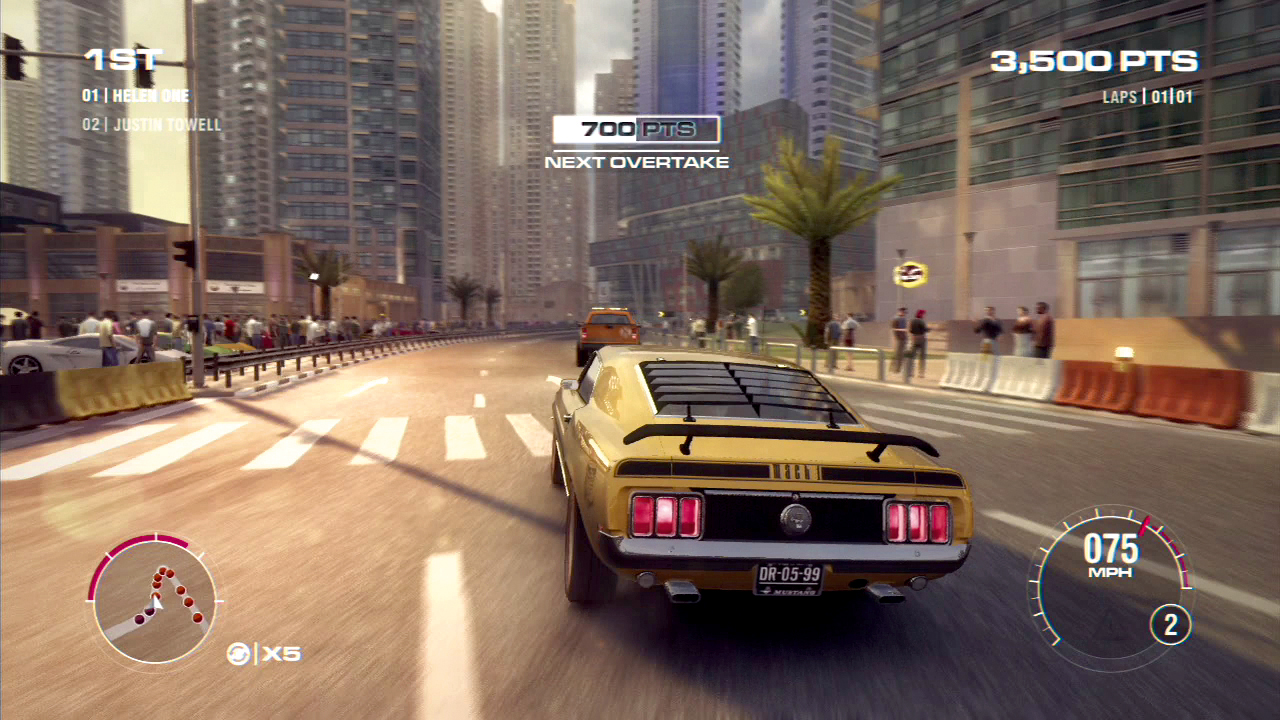The height and width of the screenshot is (720, 1280).
Task: Activate the flashback rewind icon
Action: click(239, 653)
